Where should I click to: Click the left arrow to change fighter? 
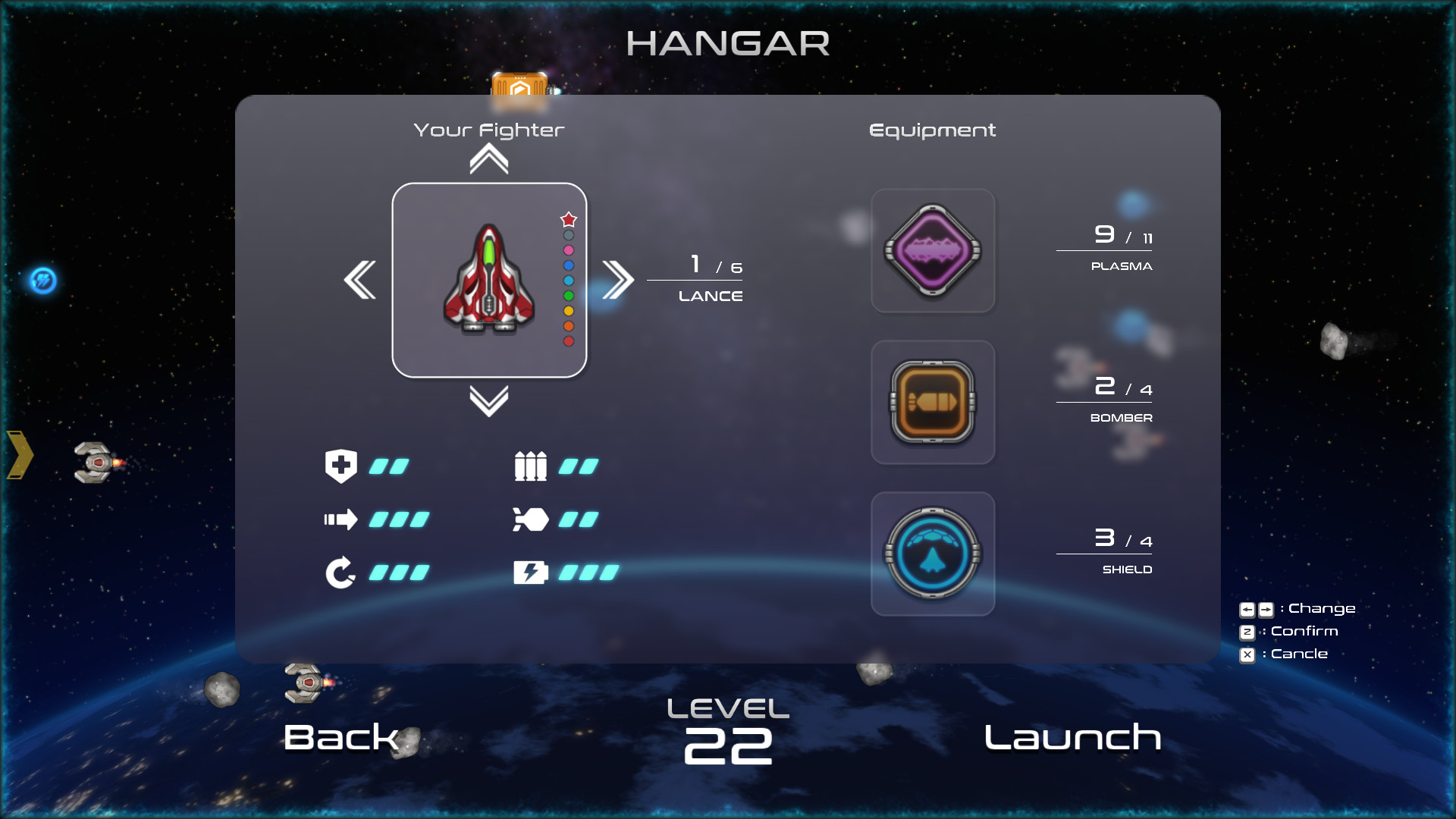tap(360, 280)
